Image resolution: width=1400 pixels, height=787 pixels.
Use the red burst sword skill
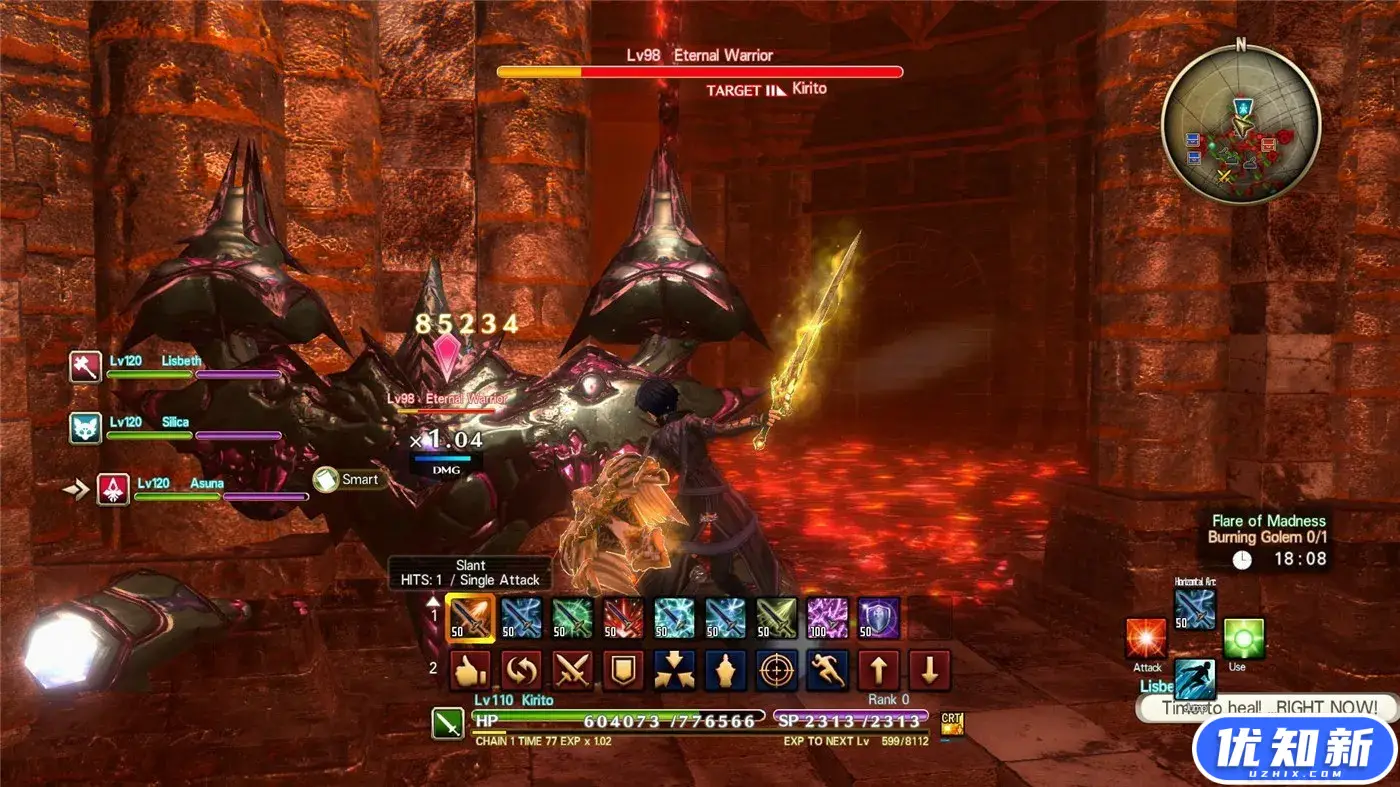point(623,618)
